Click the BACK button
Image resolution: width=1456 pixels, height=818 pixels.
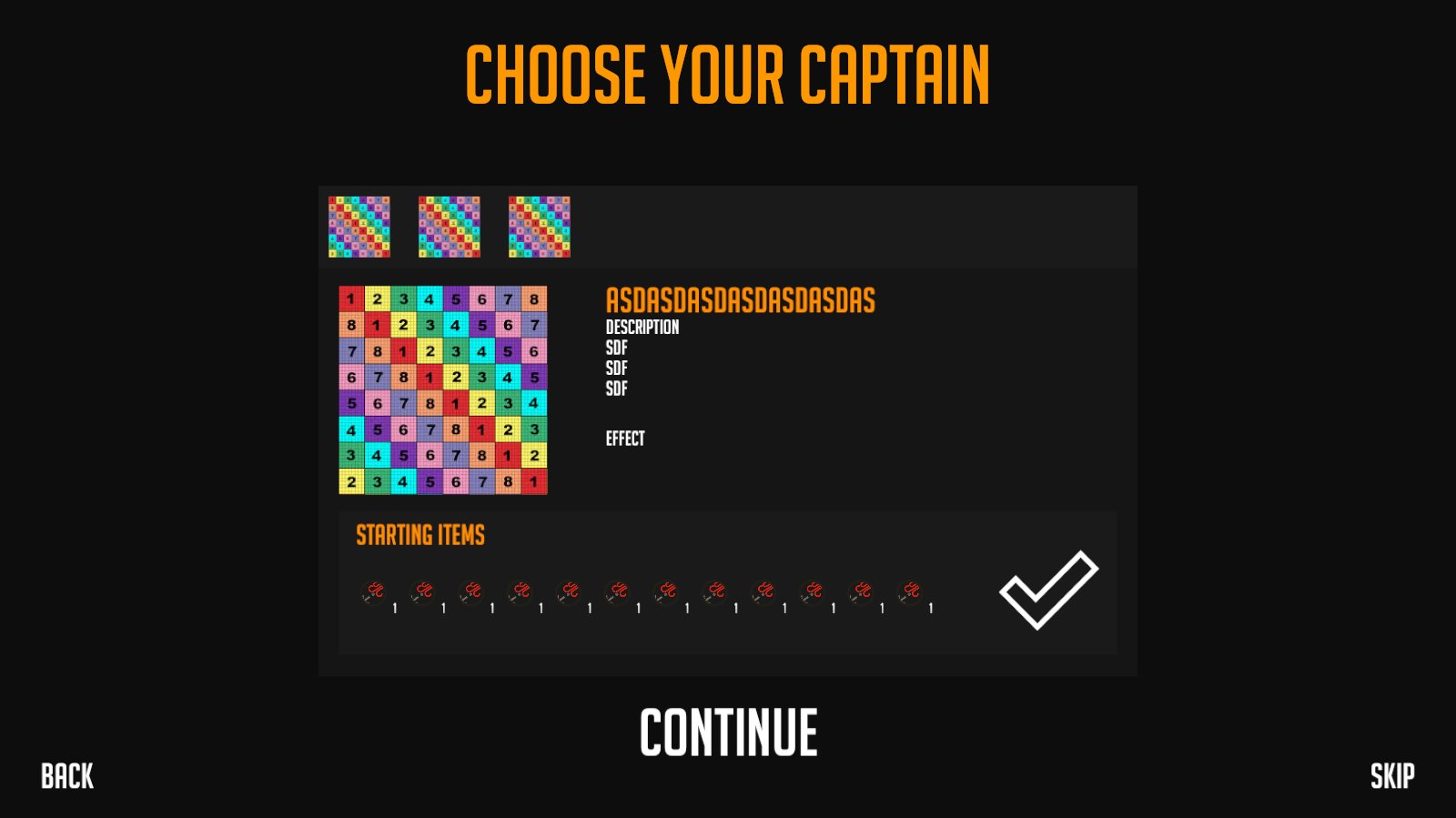pyautogui.click(x=66, y=776)
